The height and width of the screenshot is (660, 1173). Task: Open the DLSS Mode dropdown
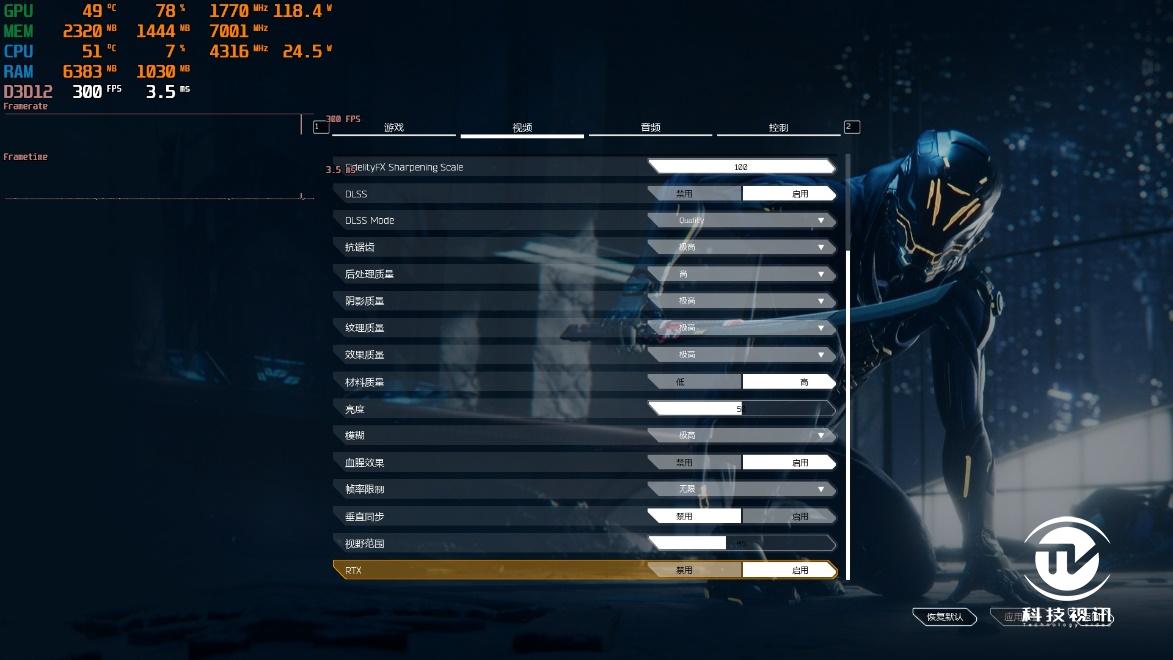741,221
